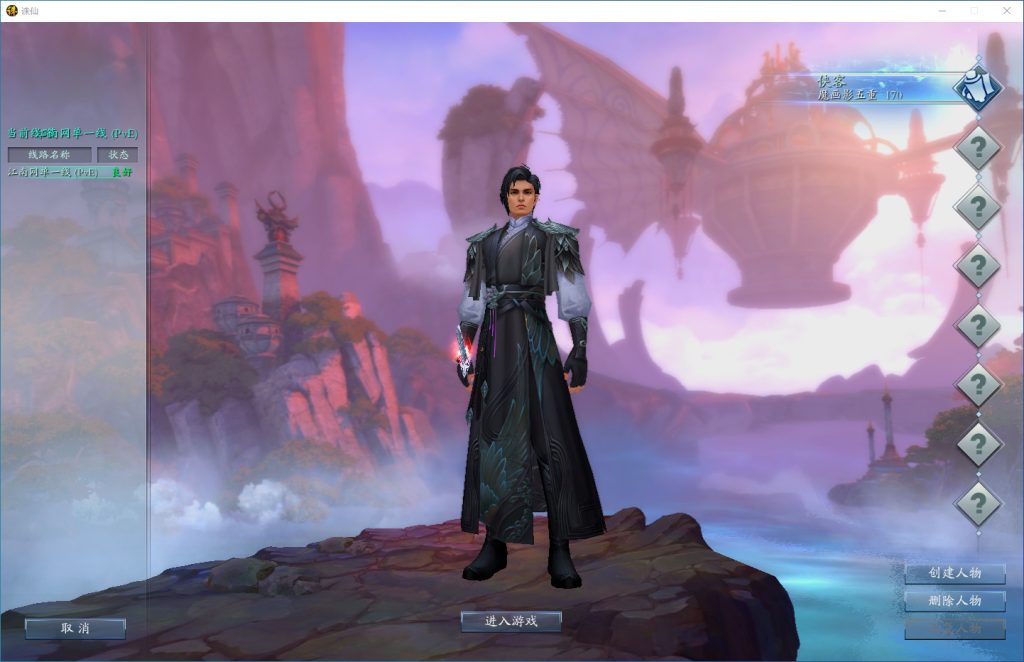Open 创建人物 to create a character
Screen dimensions: 1024x662
tap(954, 573)
